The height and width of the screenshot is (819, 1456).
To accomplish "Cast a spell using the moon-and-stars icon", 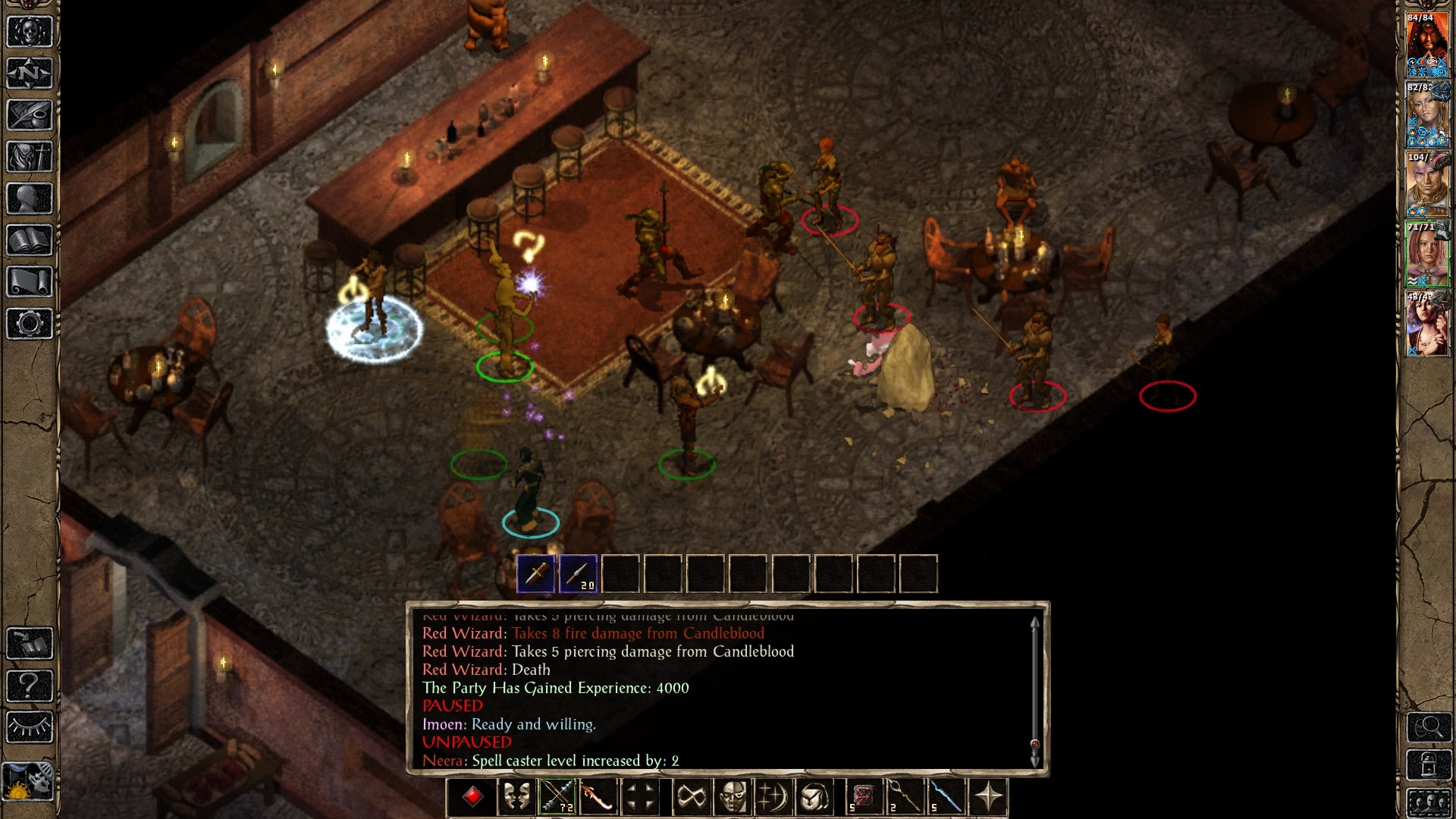I will point(771,797).
